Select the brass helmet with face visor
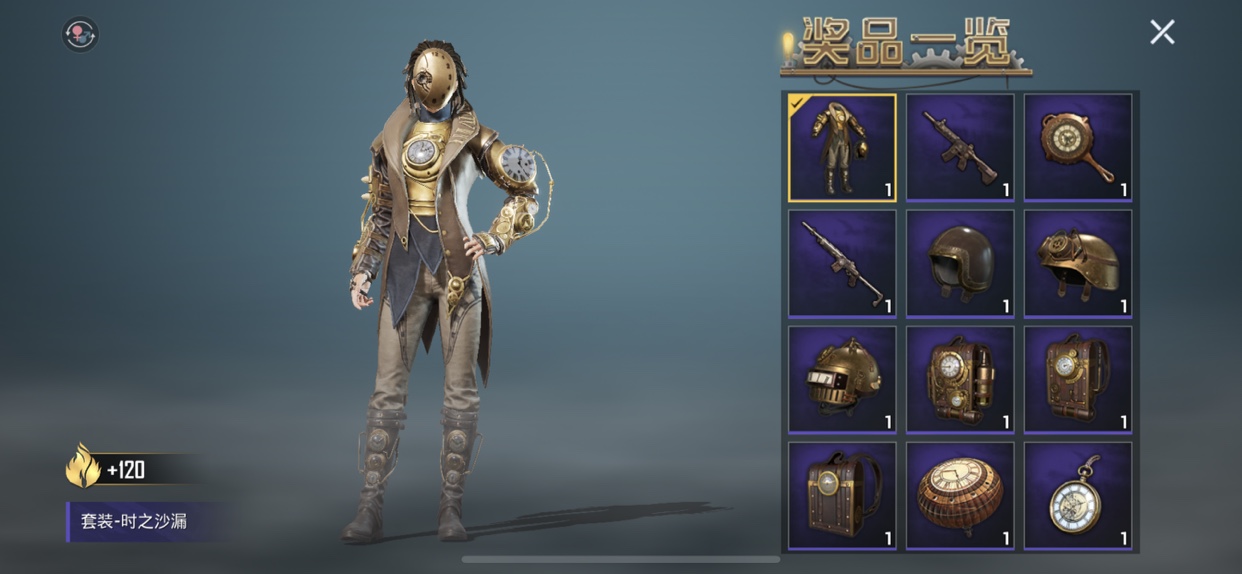 point(842,380)
